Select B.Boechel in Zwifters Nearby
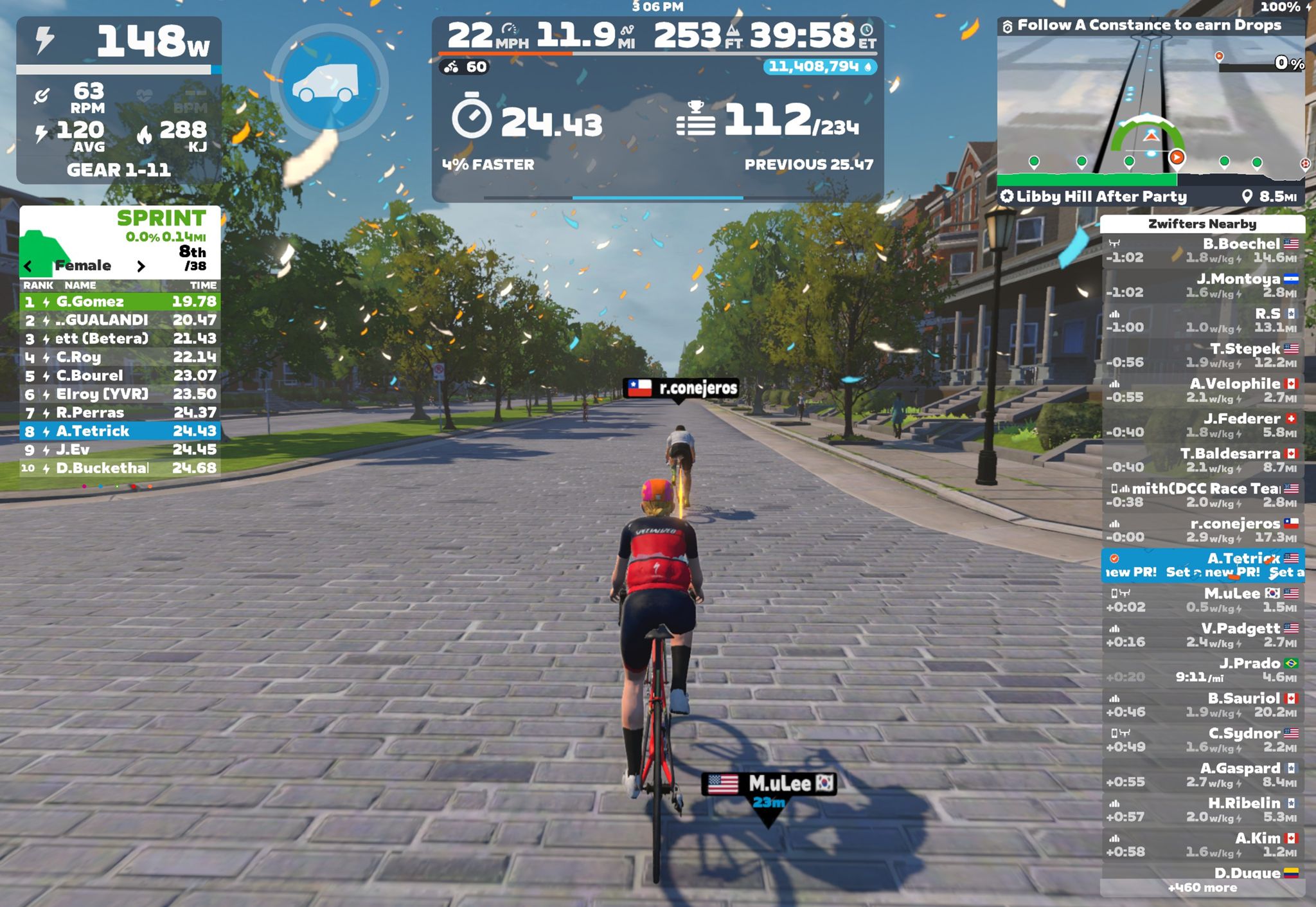This screenshot has height=907, width=1316. [x=1202, y=251]
